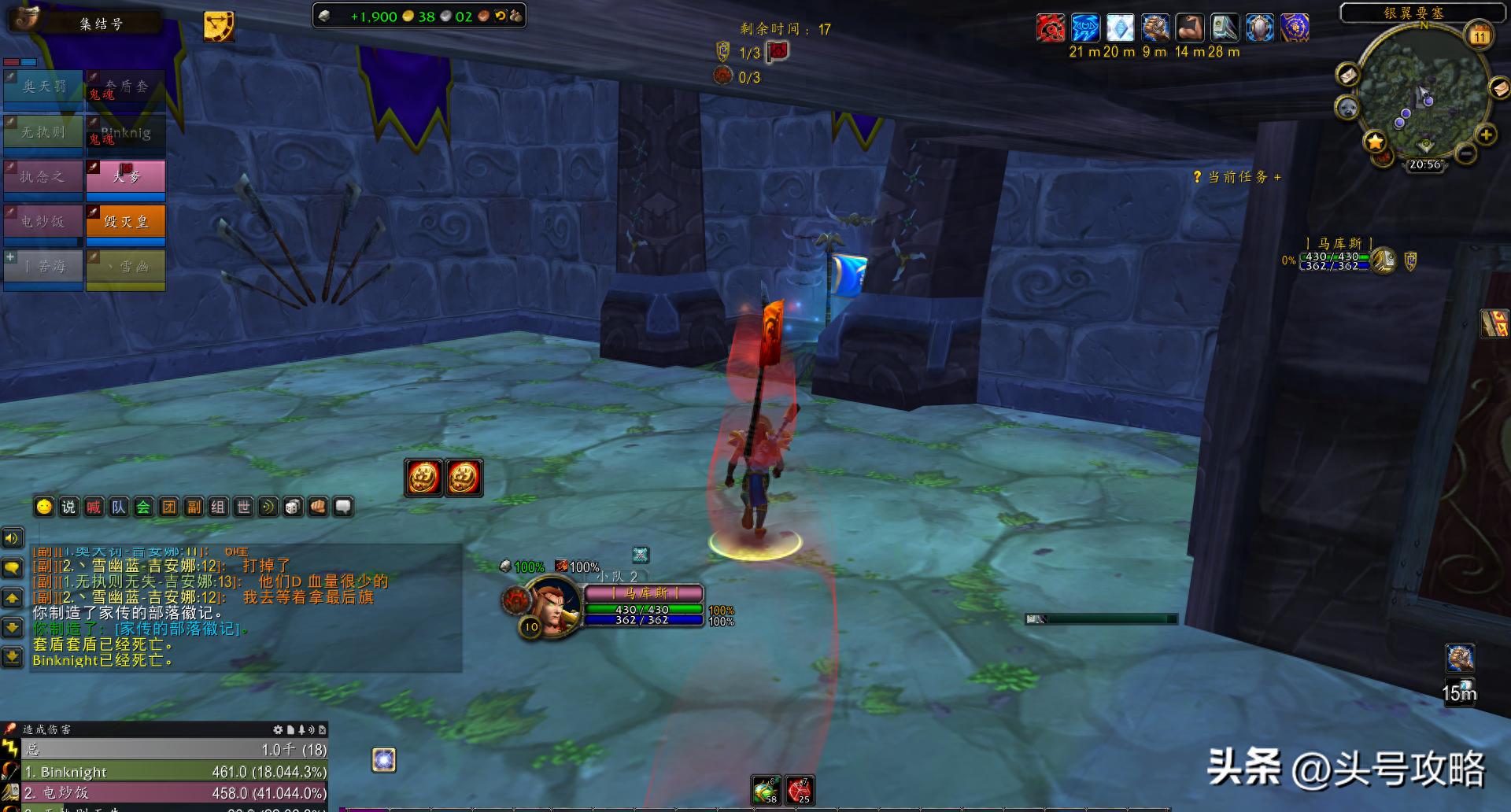This screenshot has width=1511, height=812.
Task: Select the green 会 (guild) chat channel
Action: click(143, 507)
